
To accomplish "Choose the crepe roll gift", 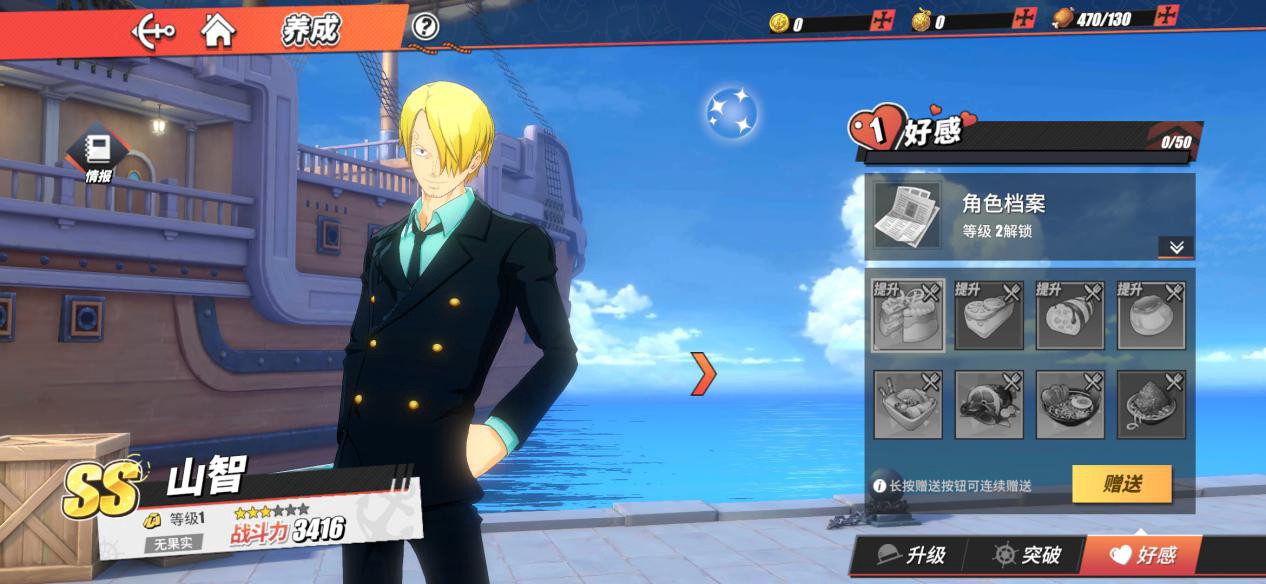I will 1070,315.
